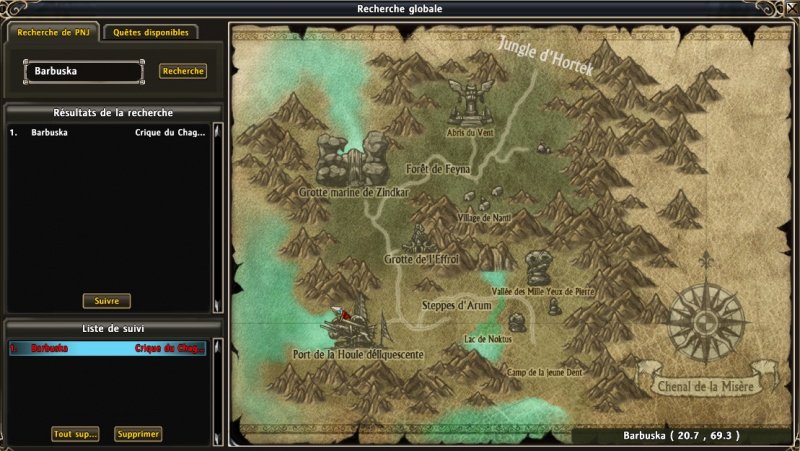
Task: Click the Chenal de la Misère banner
Action: [x=705, y=385]
